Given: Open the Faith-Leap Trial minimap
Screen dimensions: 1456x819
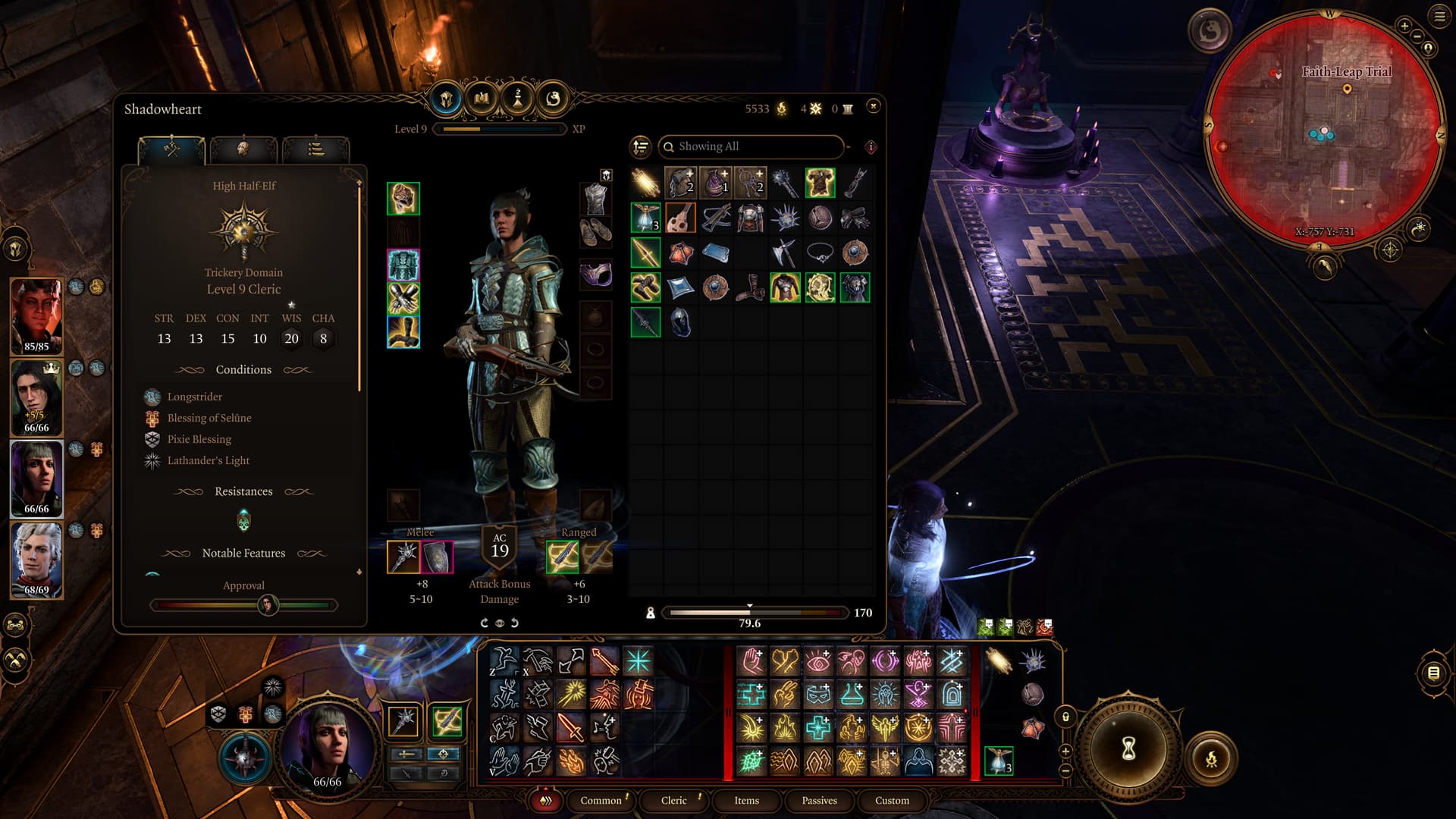Looking at the screenshot, I should click(x=1324, y=129).
